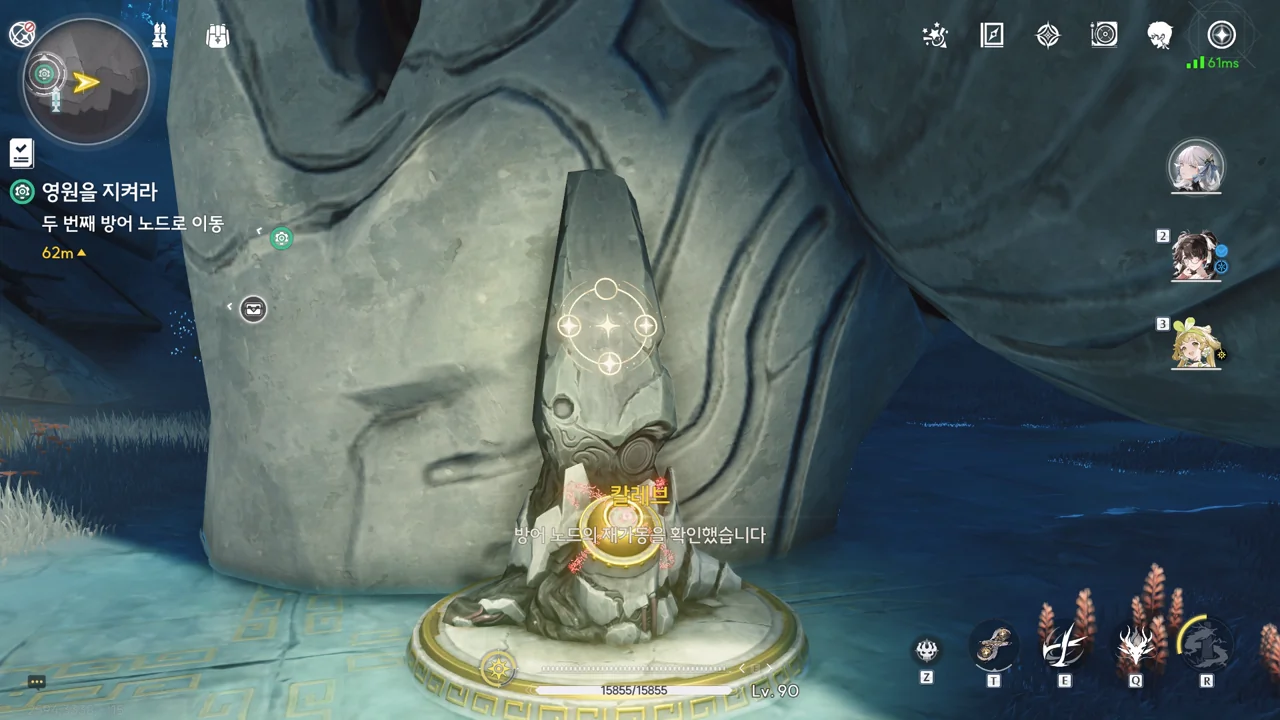
Task: Open the quest checklist icon
Action: (x=21, y=152)
